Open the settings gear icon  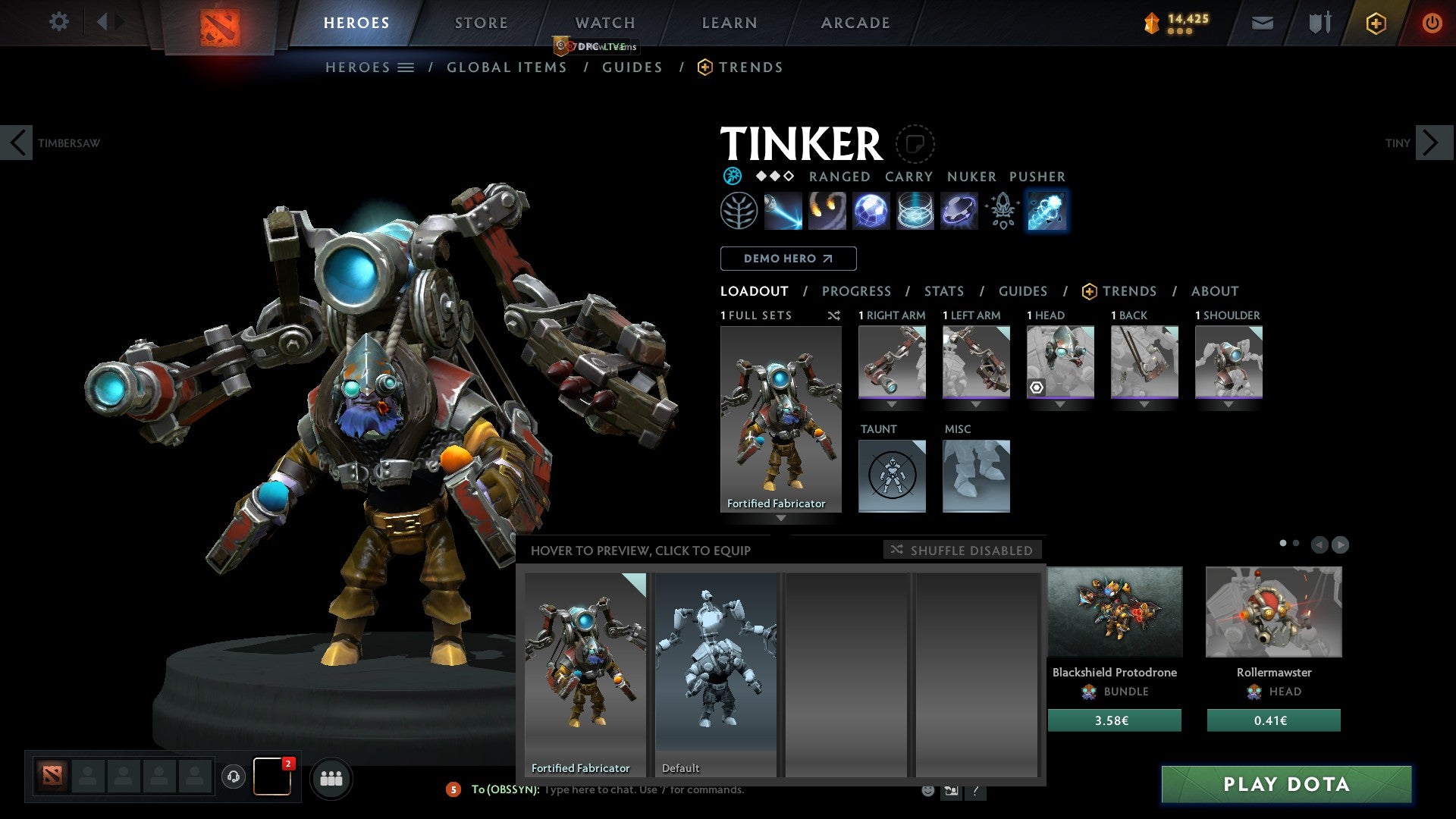coord(59,22)
